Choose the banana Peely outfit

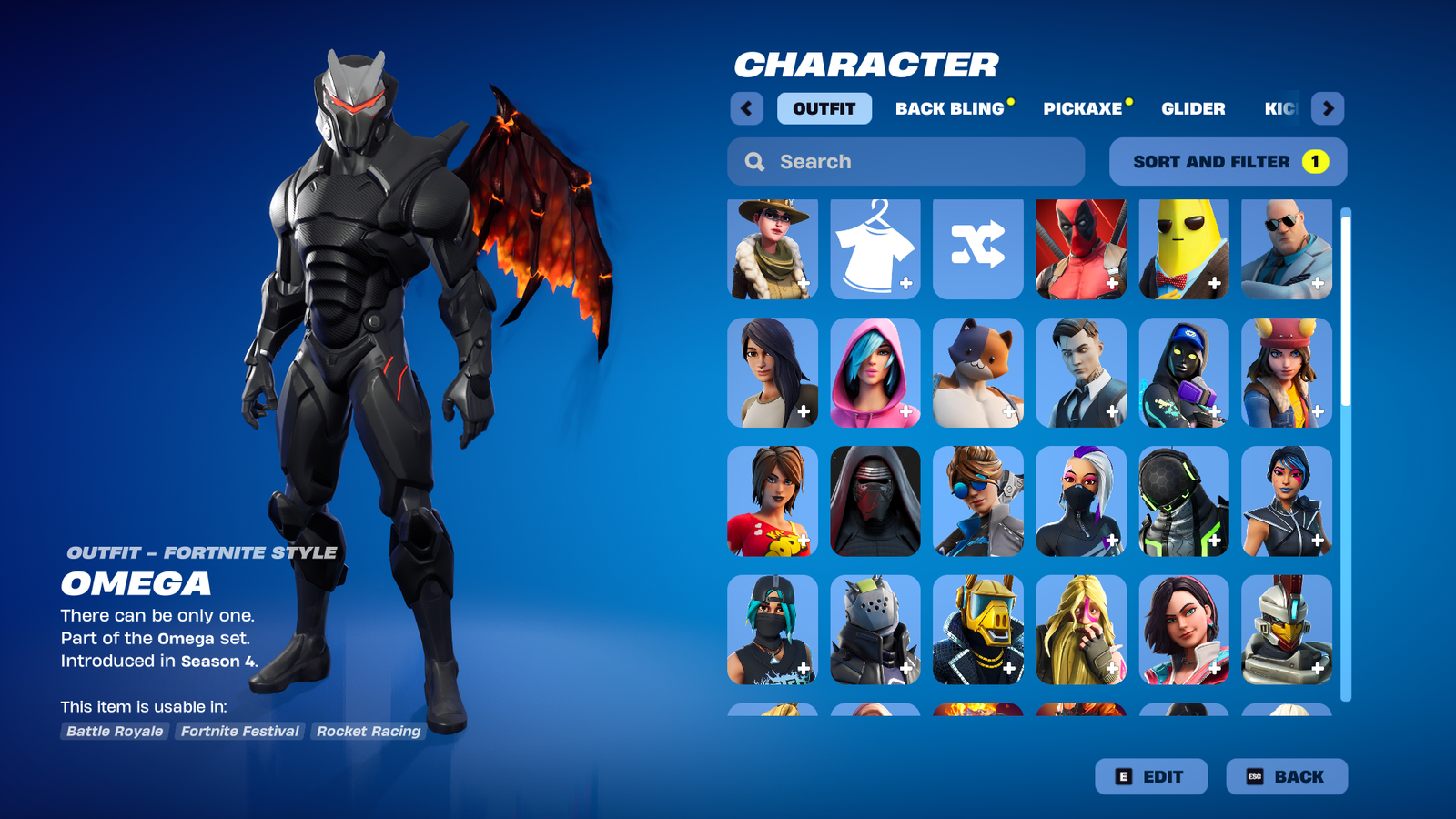click(1184, 249)
